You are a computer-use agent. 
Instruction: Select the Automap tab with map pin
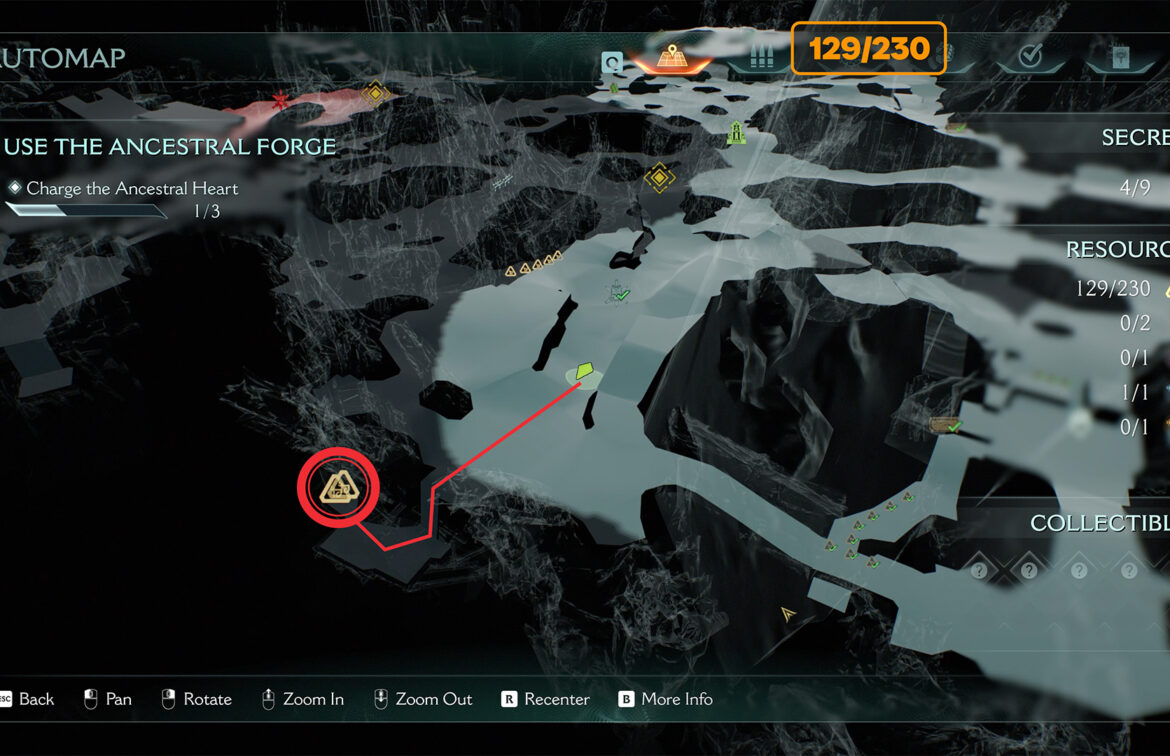click(669, 56)
